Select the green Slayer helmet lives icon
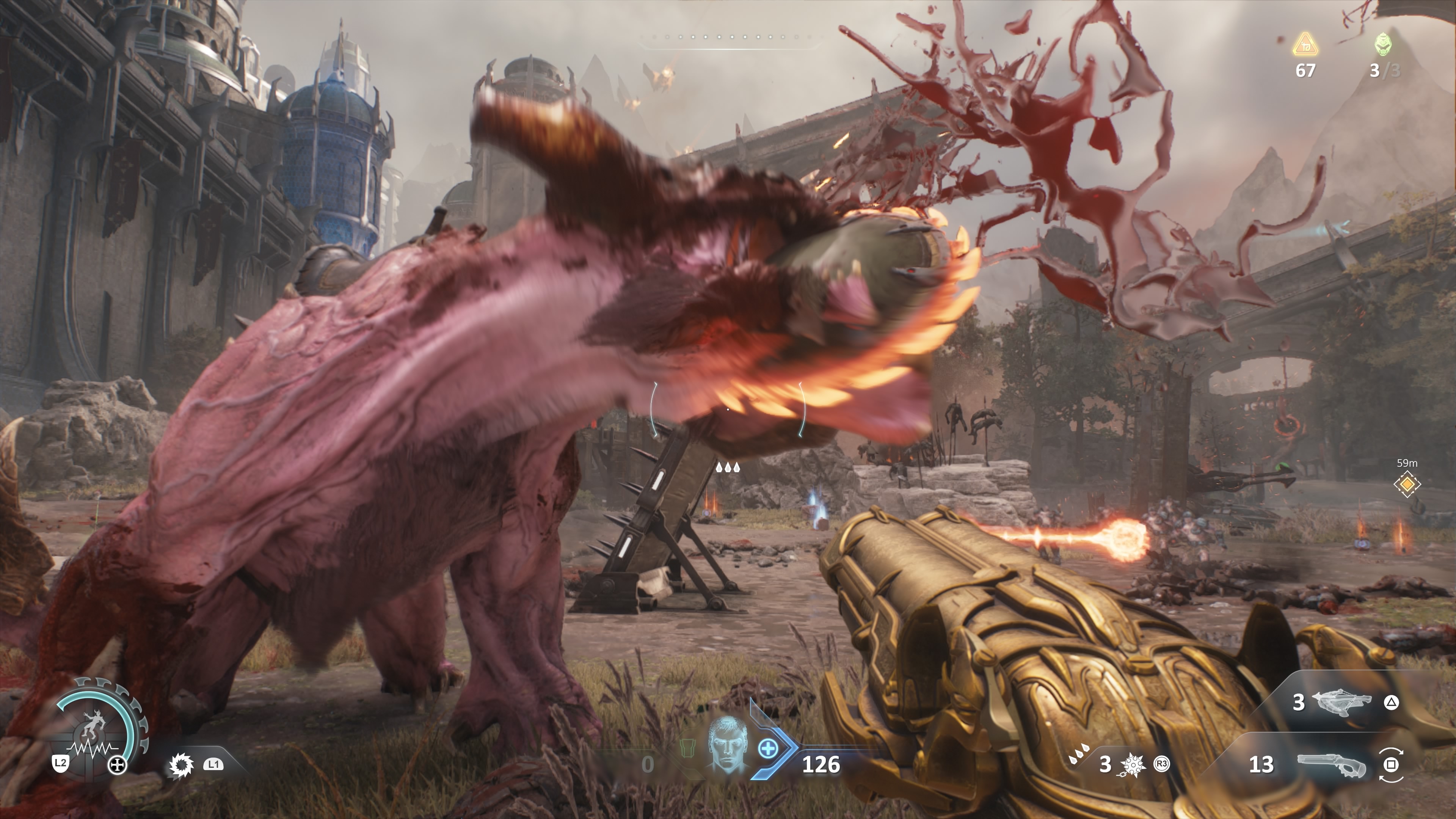 click(1383, 44)
